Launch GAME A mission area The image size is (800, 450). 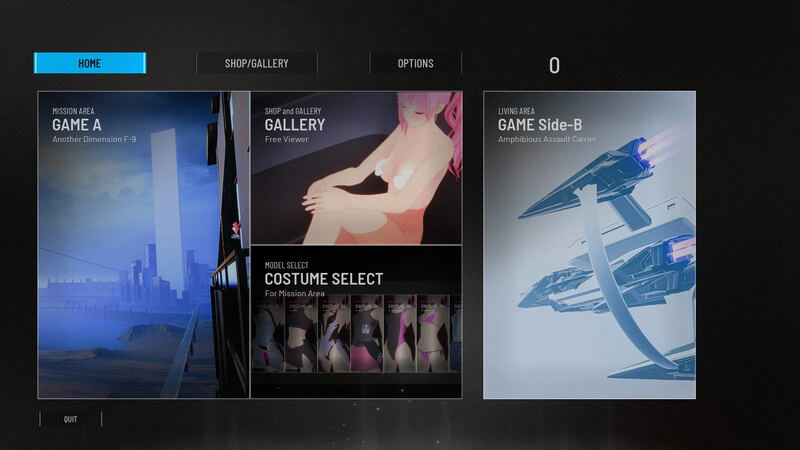point(143,245)
